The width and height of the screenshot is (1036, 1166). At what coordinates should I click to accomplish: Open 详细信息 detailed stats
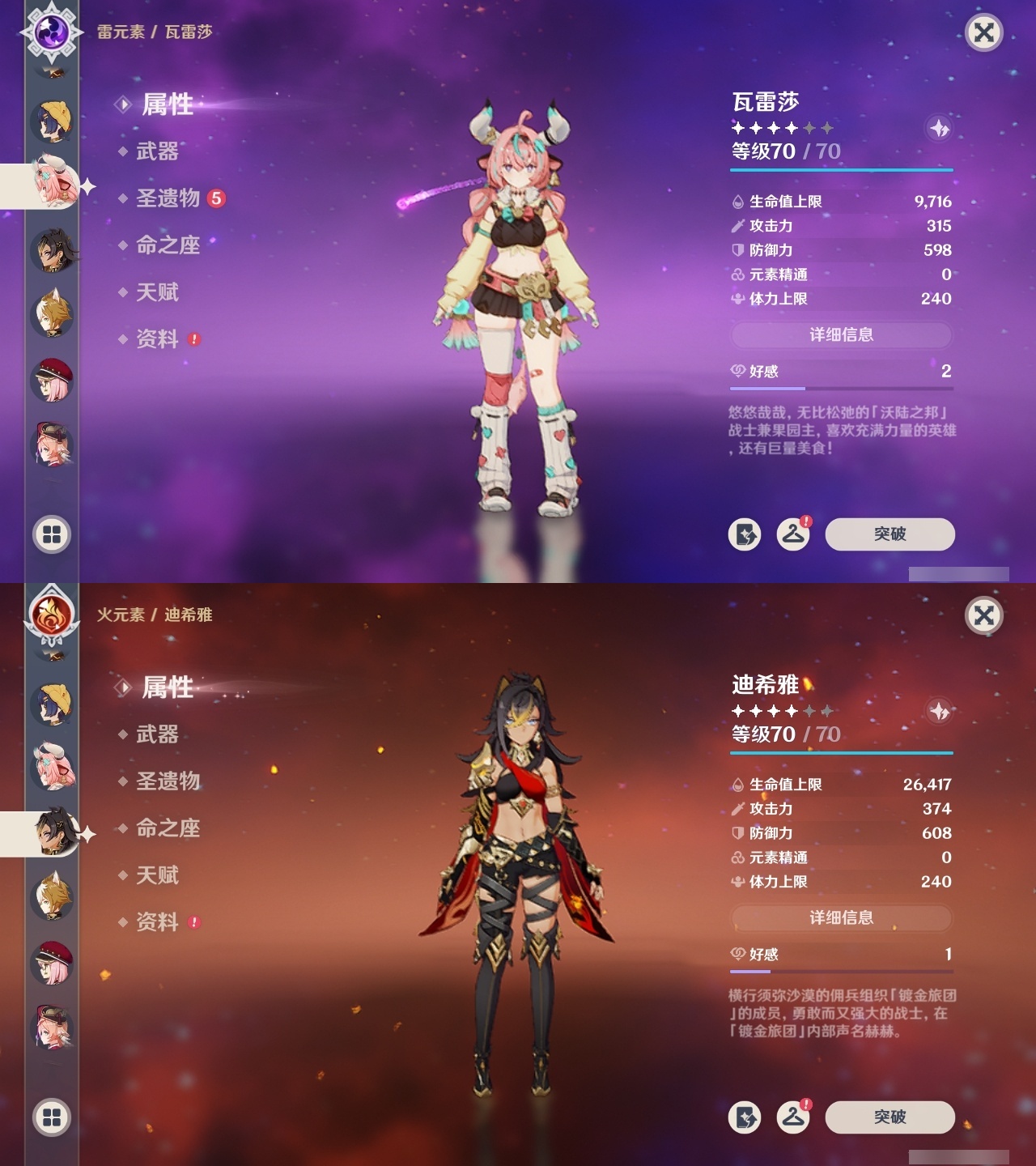[843, 334]
